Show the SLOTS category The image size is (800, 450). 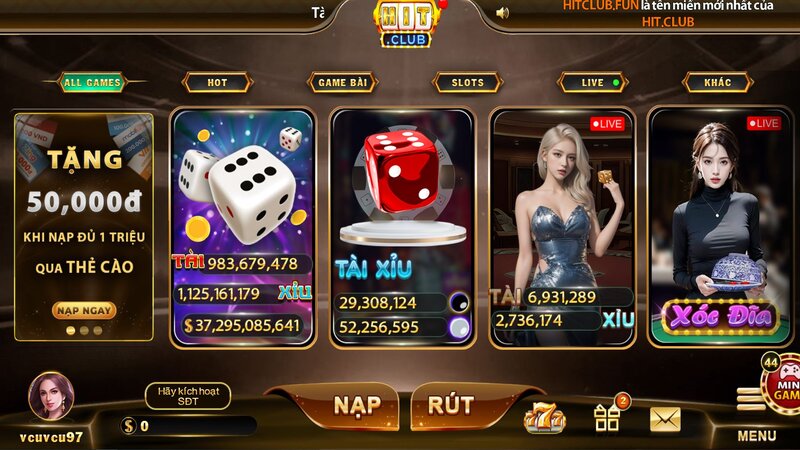point(467,83)
